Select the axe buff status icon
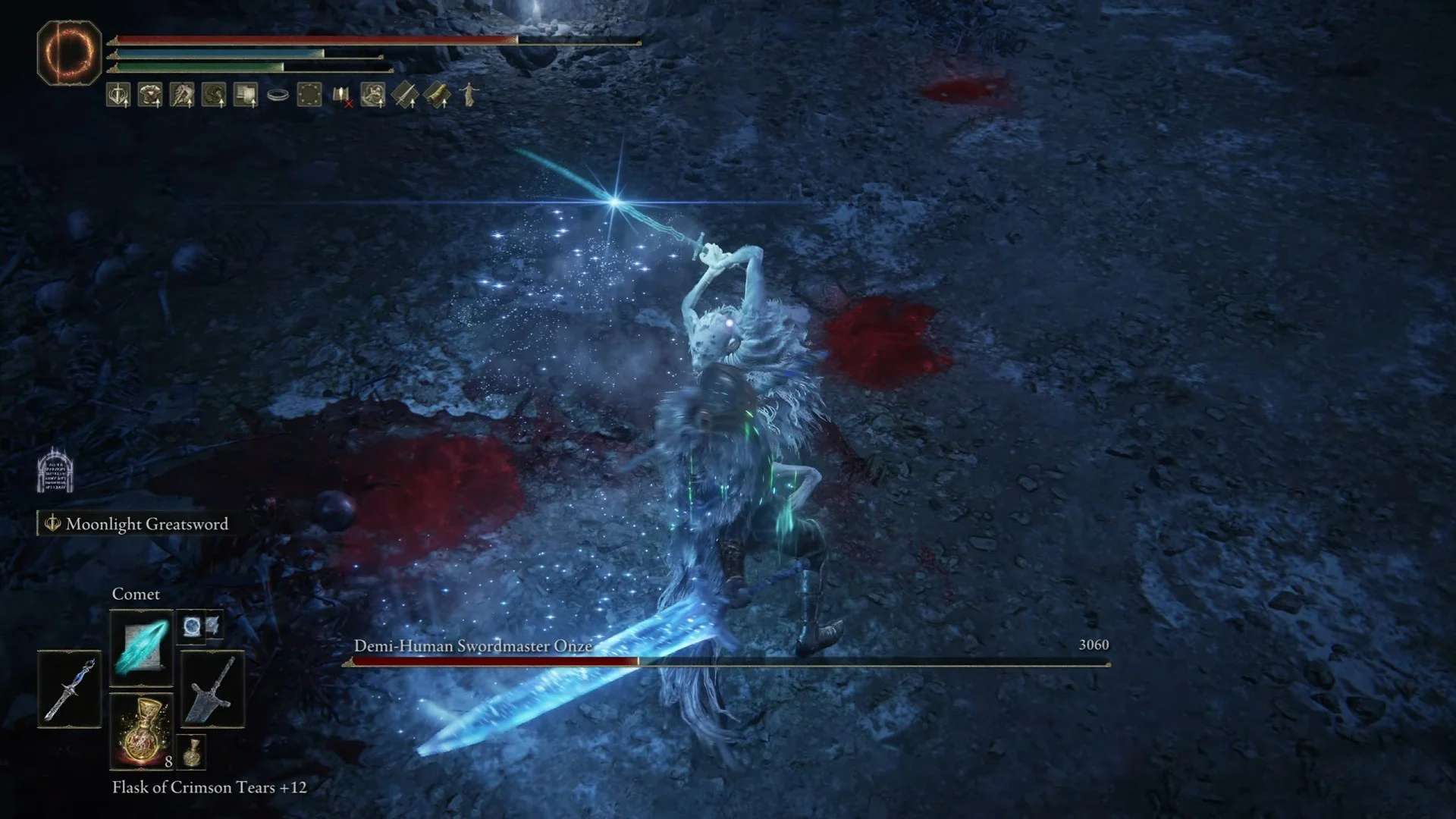This screenshot has width=1456, height=819. tap(182, 95)
